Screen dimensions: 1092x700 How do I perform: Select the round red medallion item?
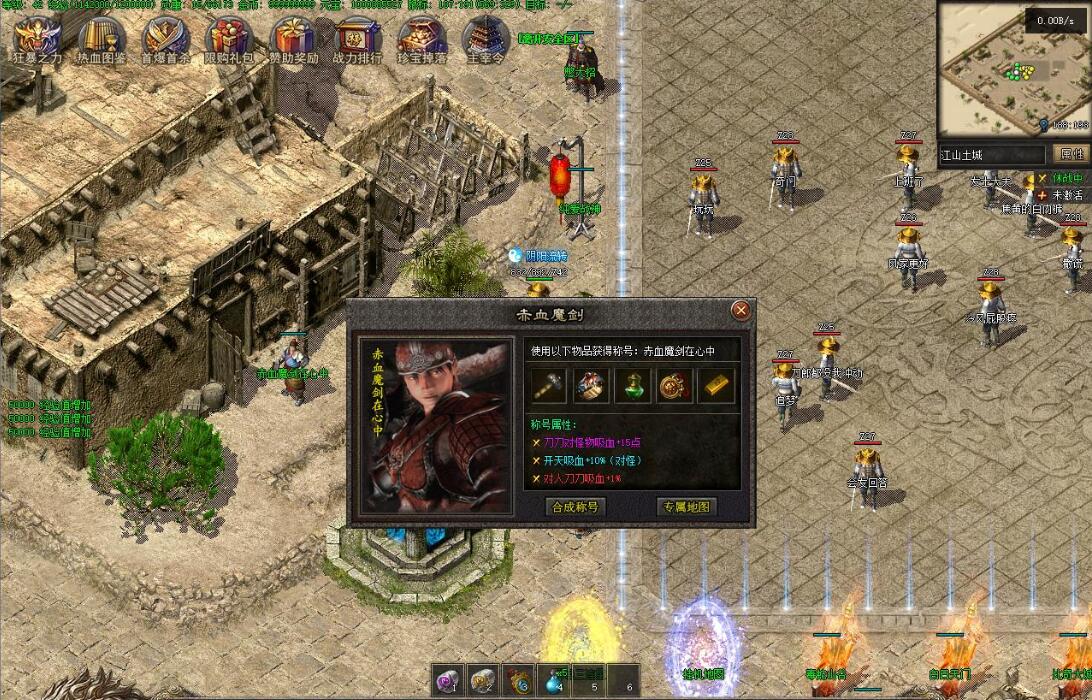point(674,385)
